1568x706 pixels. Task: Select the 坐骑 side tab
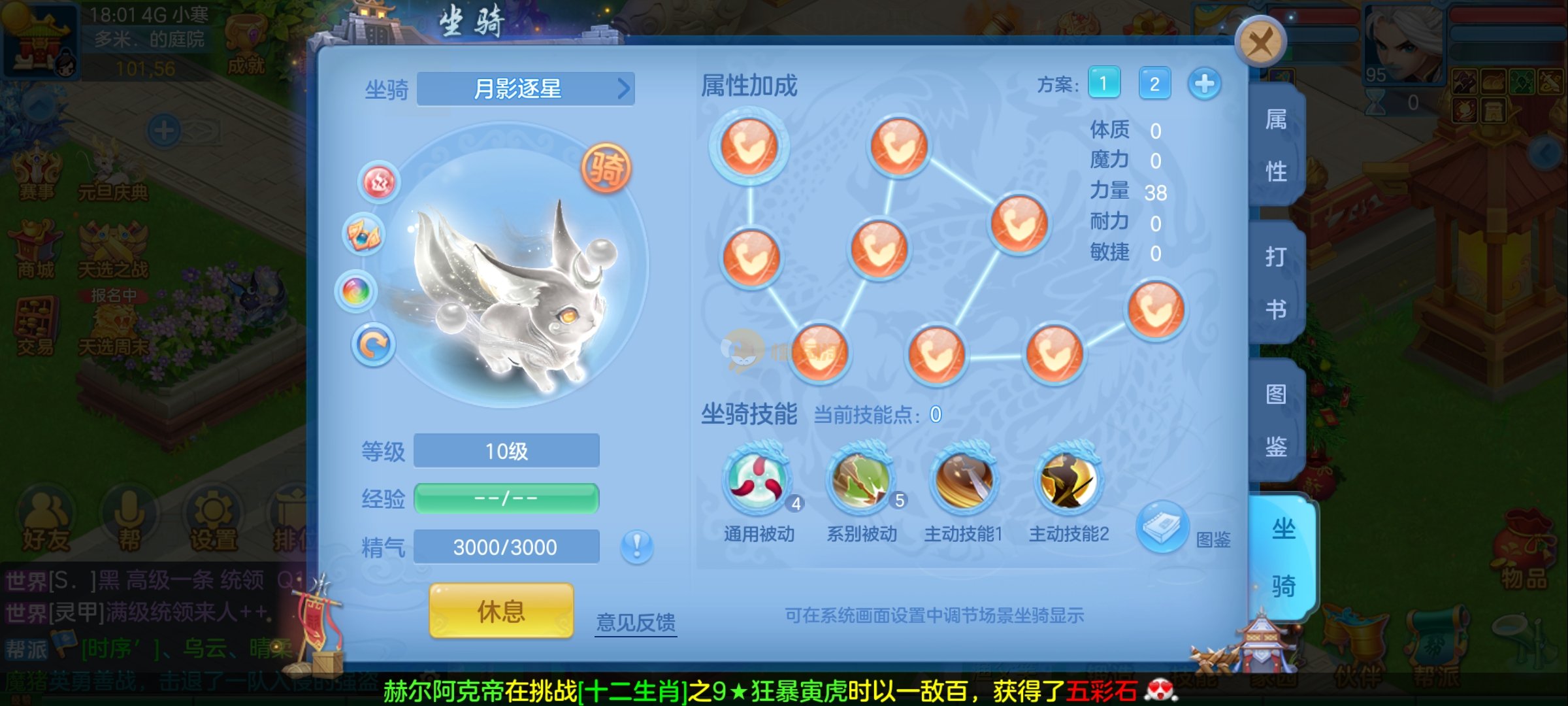click(1282, 557)
